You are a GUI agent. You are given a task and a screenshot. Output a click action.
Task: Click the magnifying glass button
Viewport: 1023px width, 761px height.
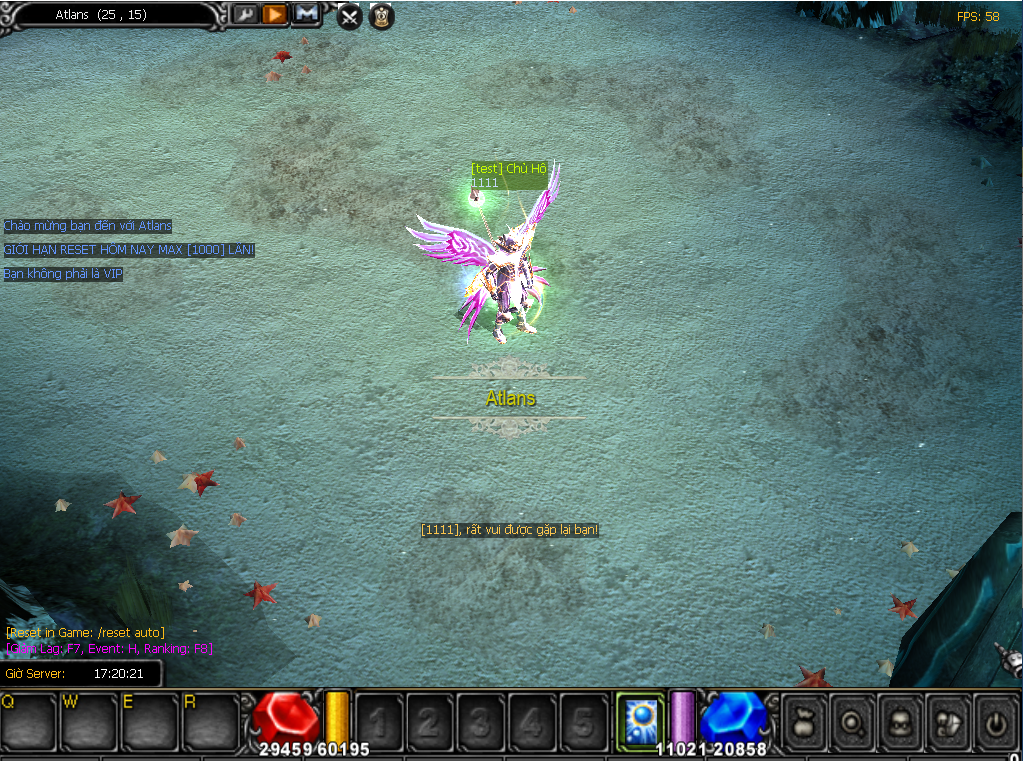point(851,720)
